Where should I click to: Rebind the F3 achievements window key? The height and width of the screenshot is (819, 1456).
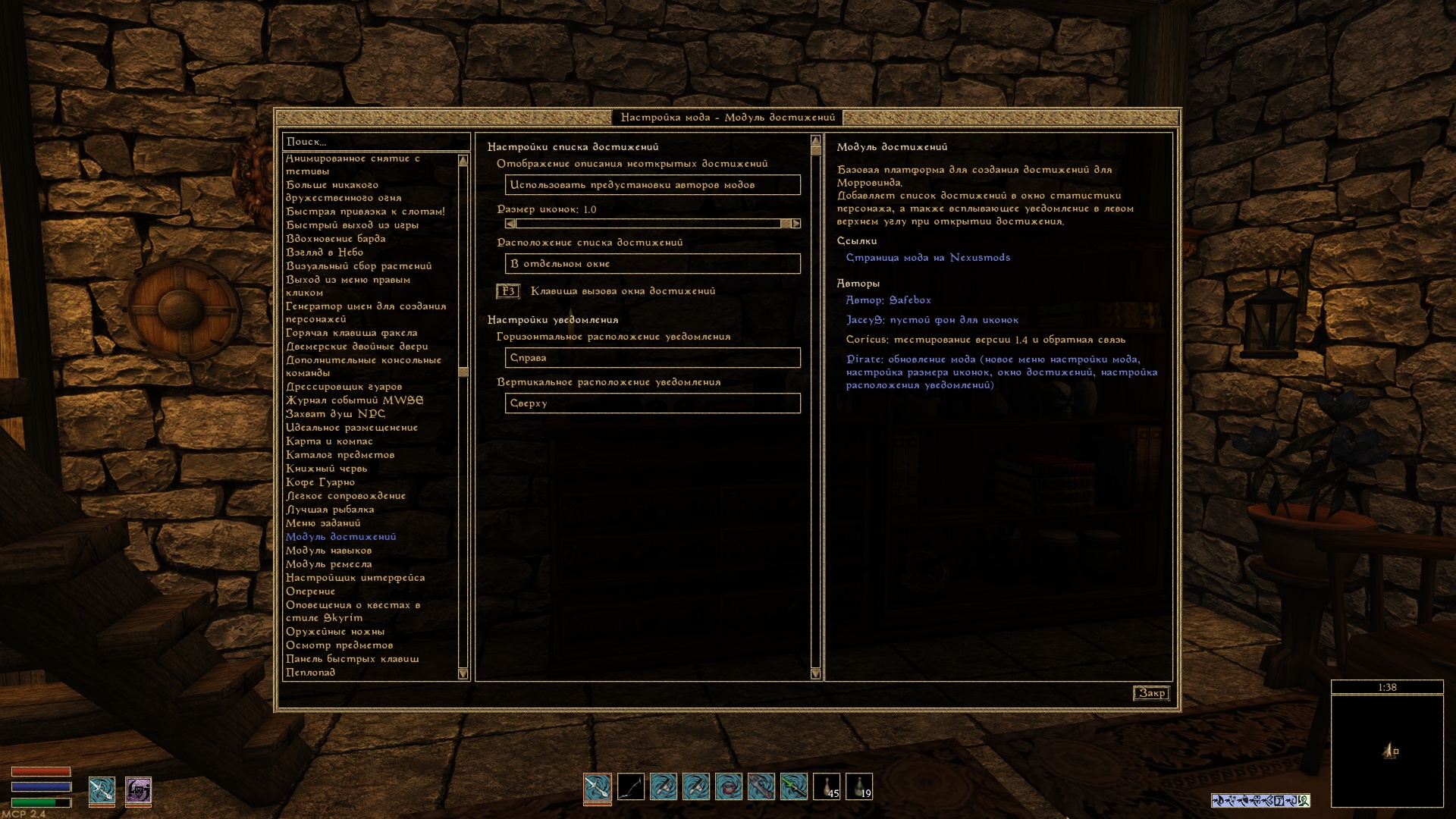pos(508,291)
